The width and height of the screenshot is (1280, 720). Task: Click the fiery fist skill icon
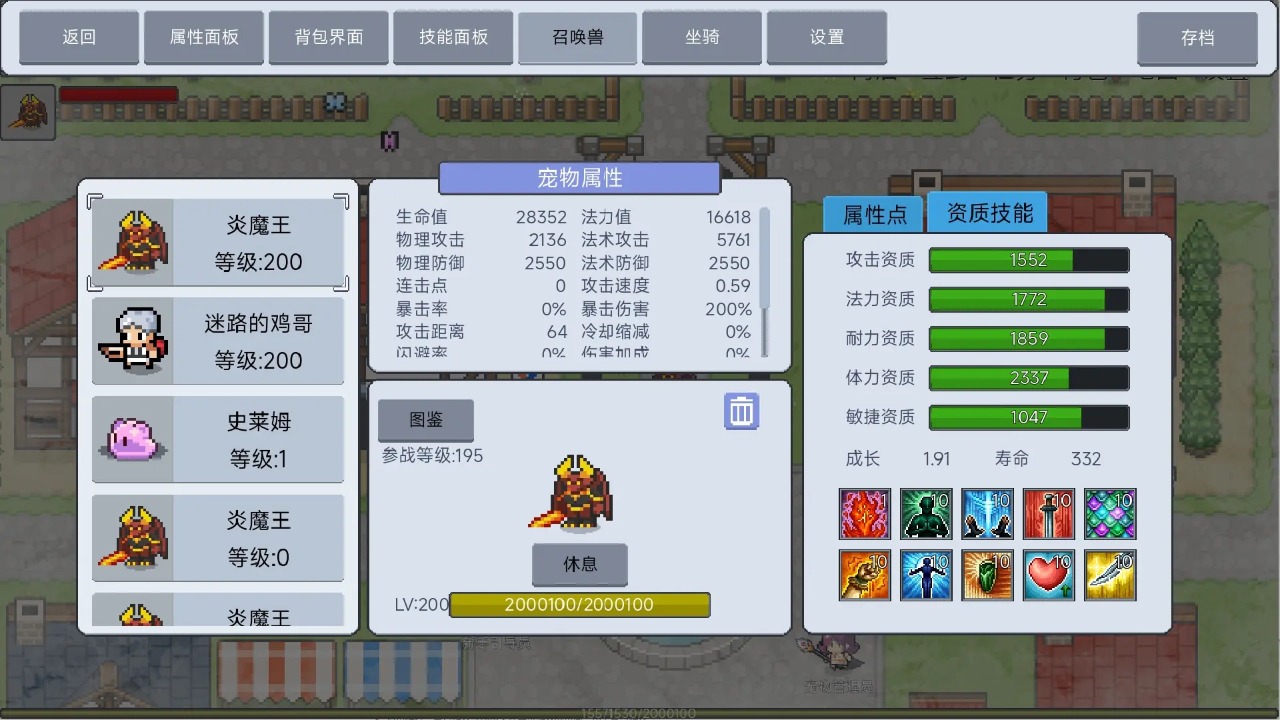click(864, 576)
